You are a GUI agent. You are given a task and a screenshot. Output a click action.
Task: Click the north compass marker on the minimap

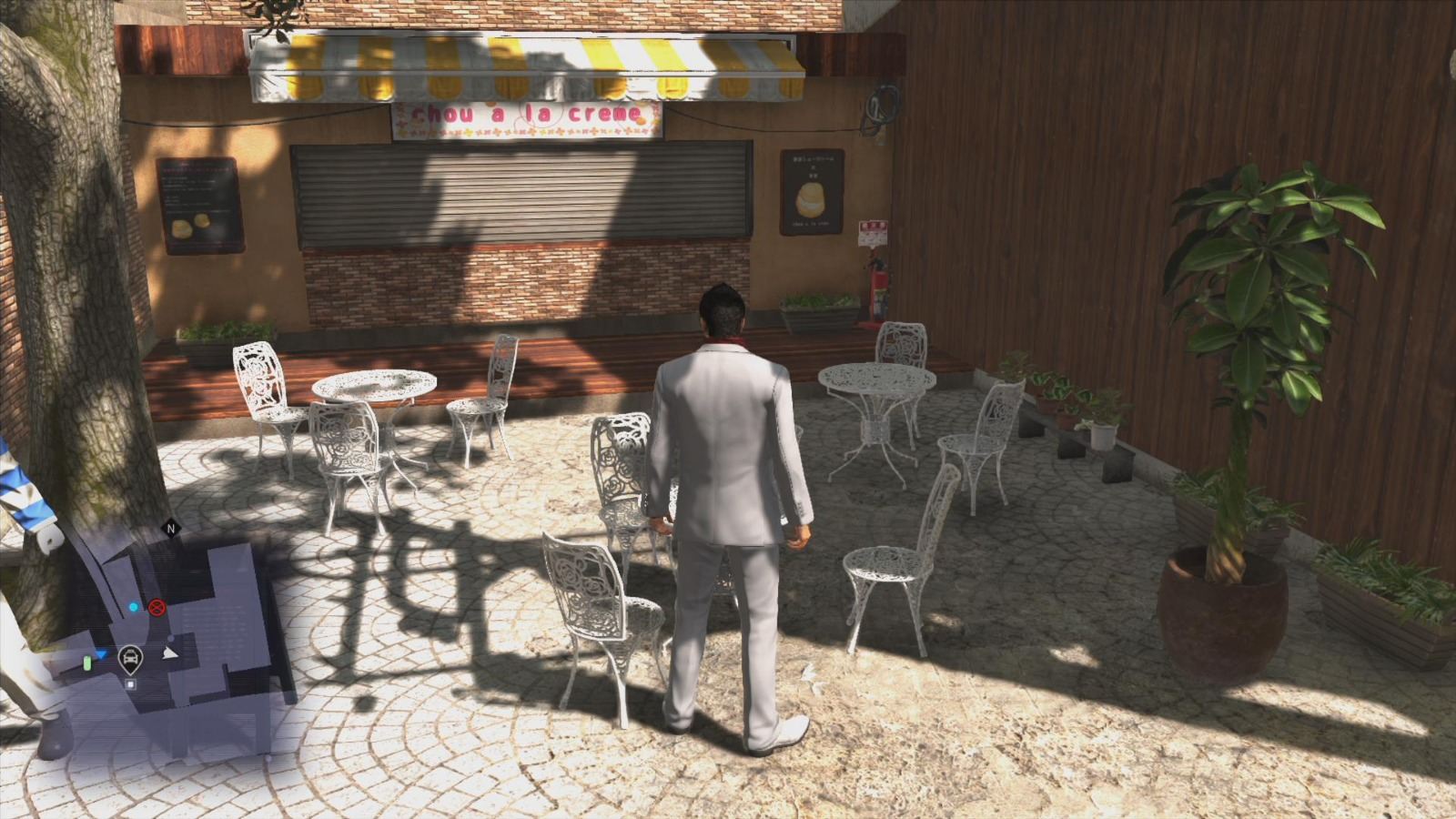click(170, 529)
